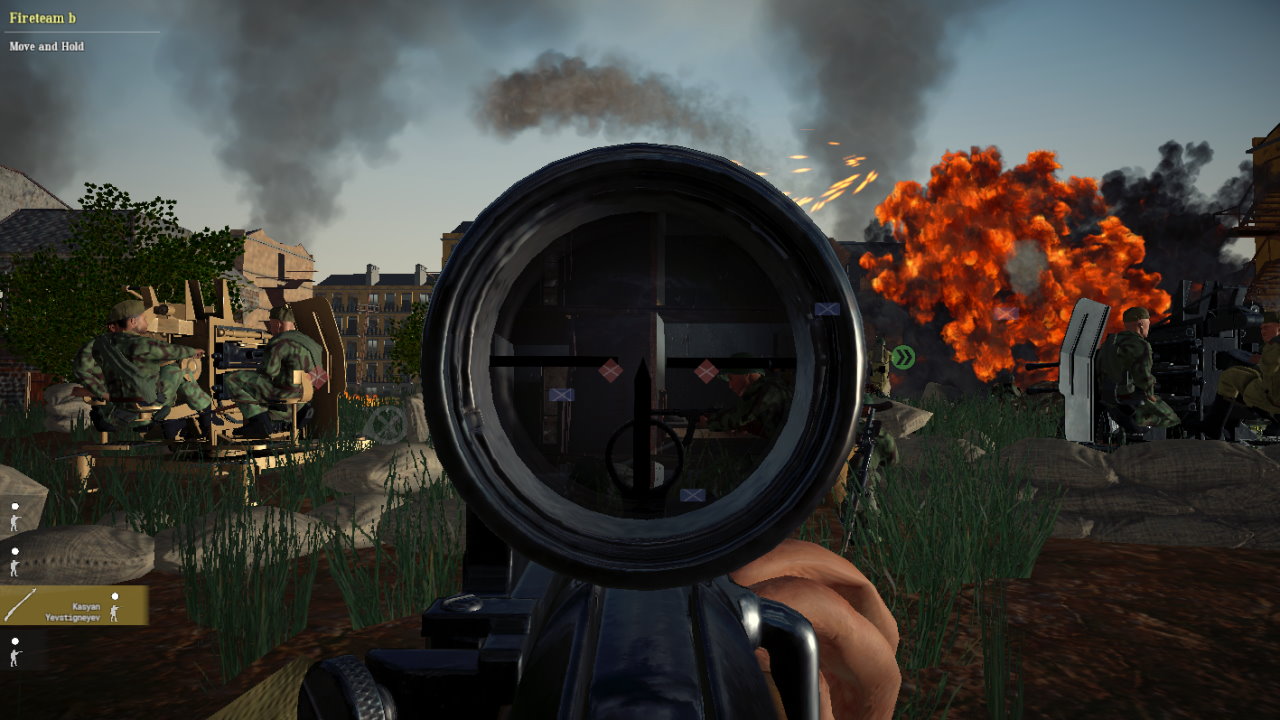The width and height of the screenshot is (1280, 720).
Task: Select the soldier silhouette on Kasyan's card
Action: point(115,613)
